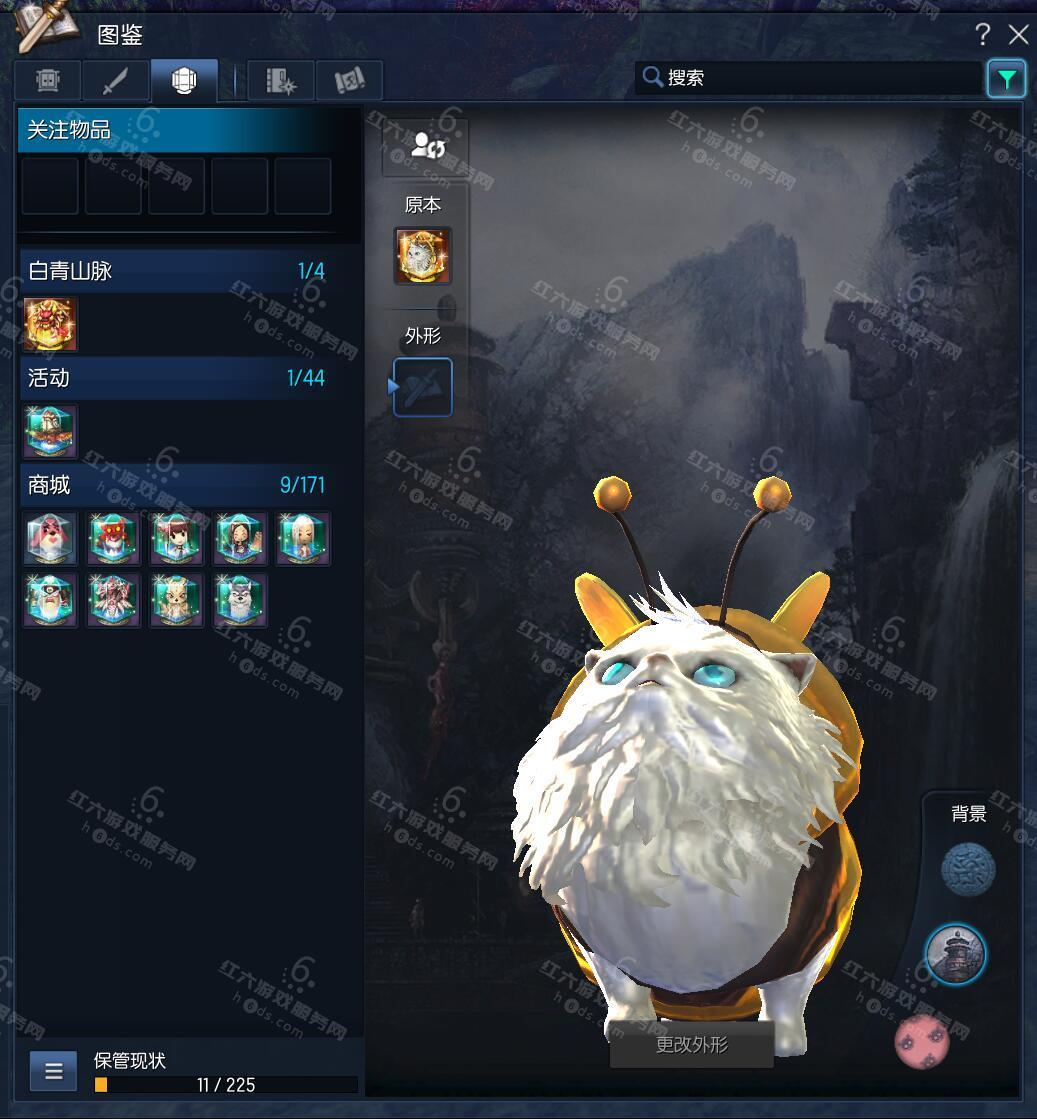Select the pet icon under 活动

pos(50,431)
